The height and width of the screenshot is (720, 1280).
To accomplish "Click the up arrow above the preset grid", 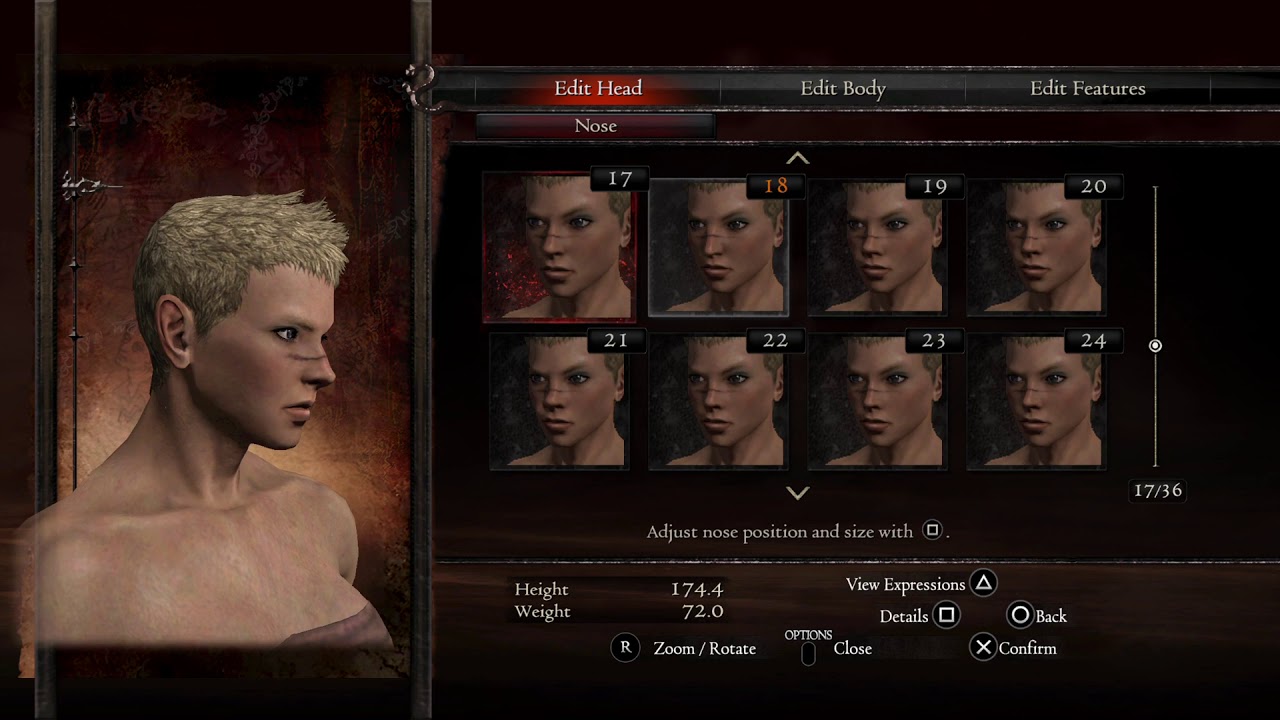I will coord(797,158).
